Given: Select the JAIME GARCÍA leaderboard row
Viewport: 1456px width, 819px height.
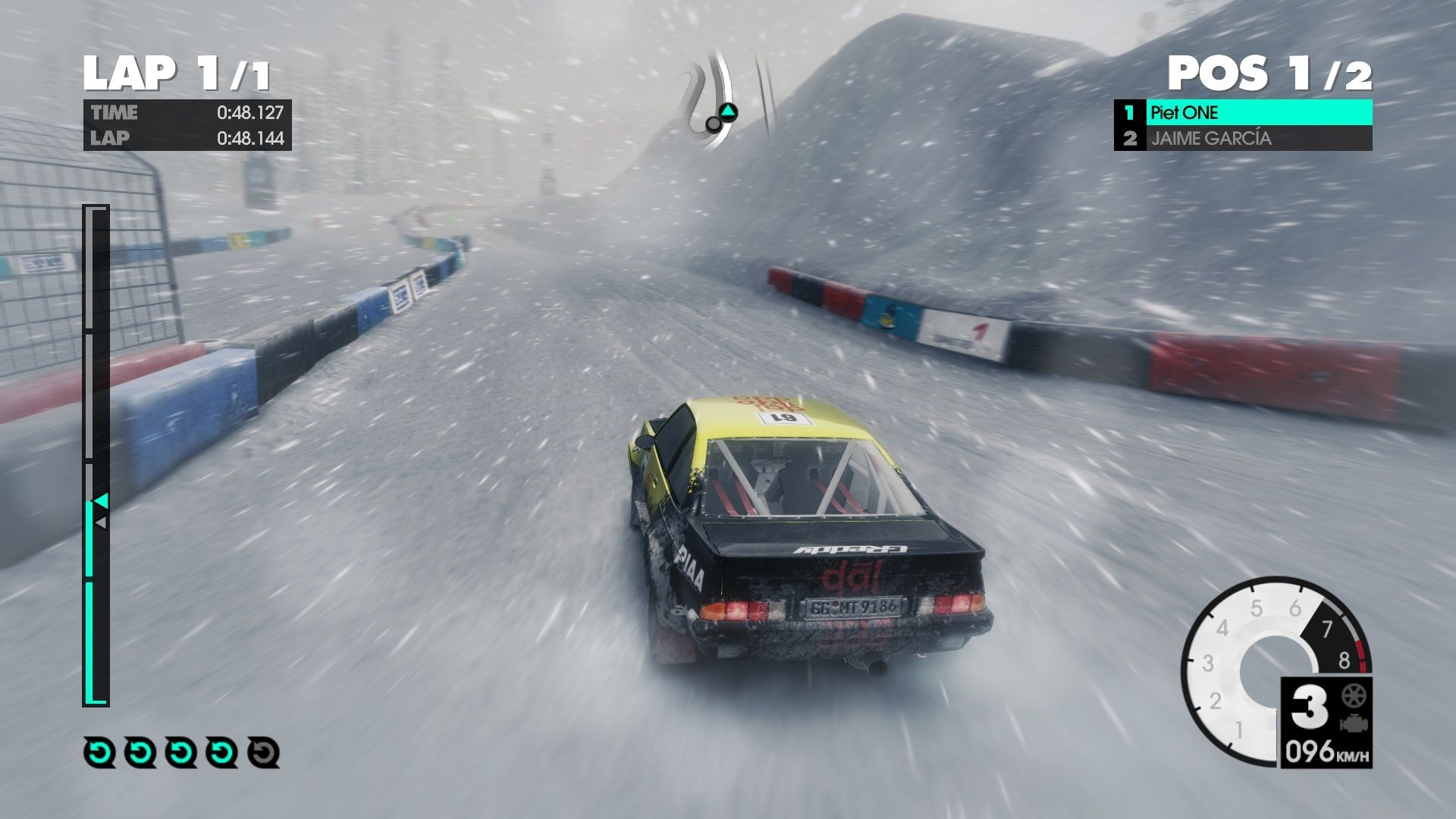Looking at the screenshot, I should tap(1243, 138).
